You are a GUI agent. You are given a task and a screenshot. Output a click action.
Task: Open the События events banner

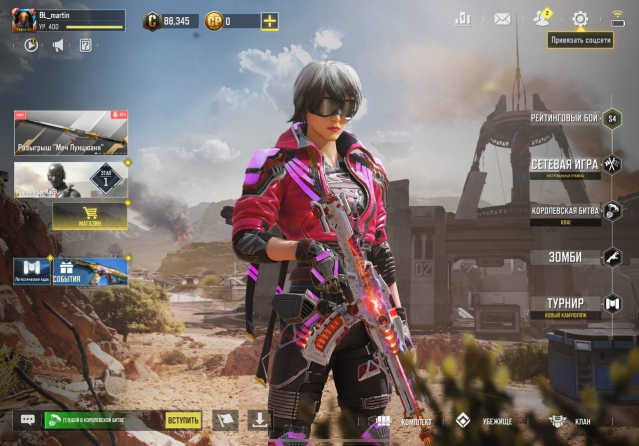(x=90, y=270)
